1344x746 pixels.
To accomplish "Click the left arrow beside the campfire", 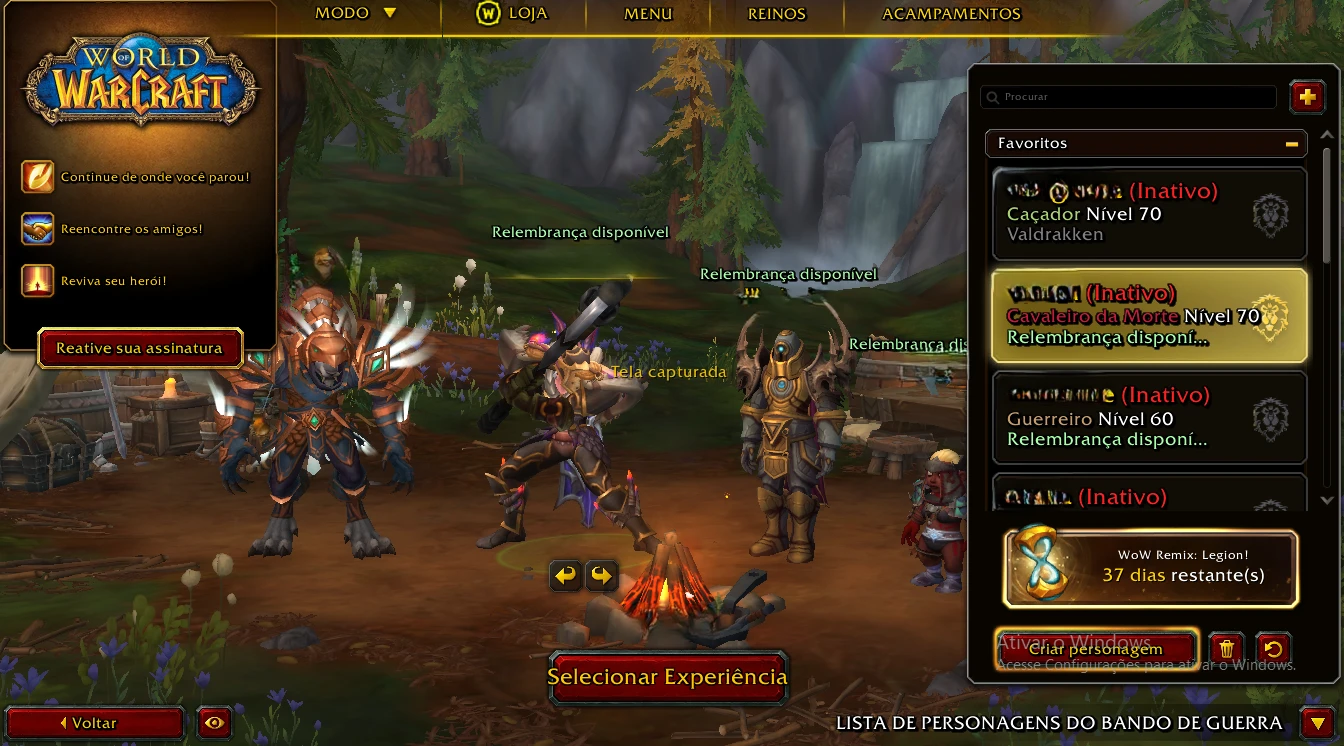I will [x=565, y=576].
